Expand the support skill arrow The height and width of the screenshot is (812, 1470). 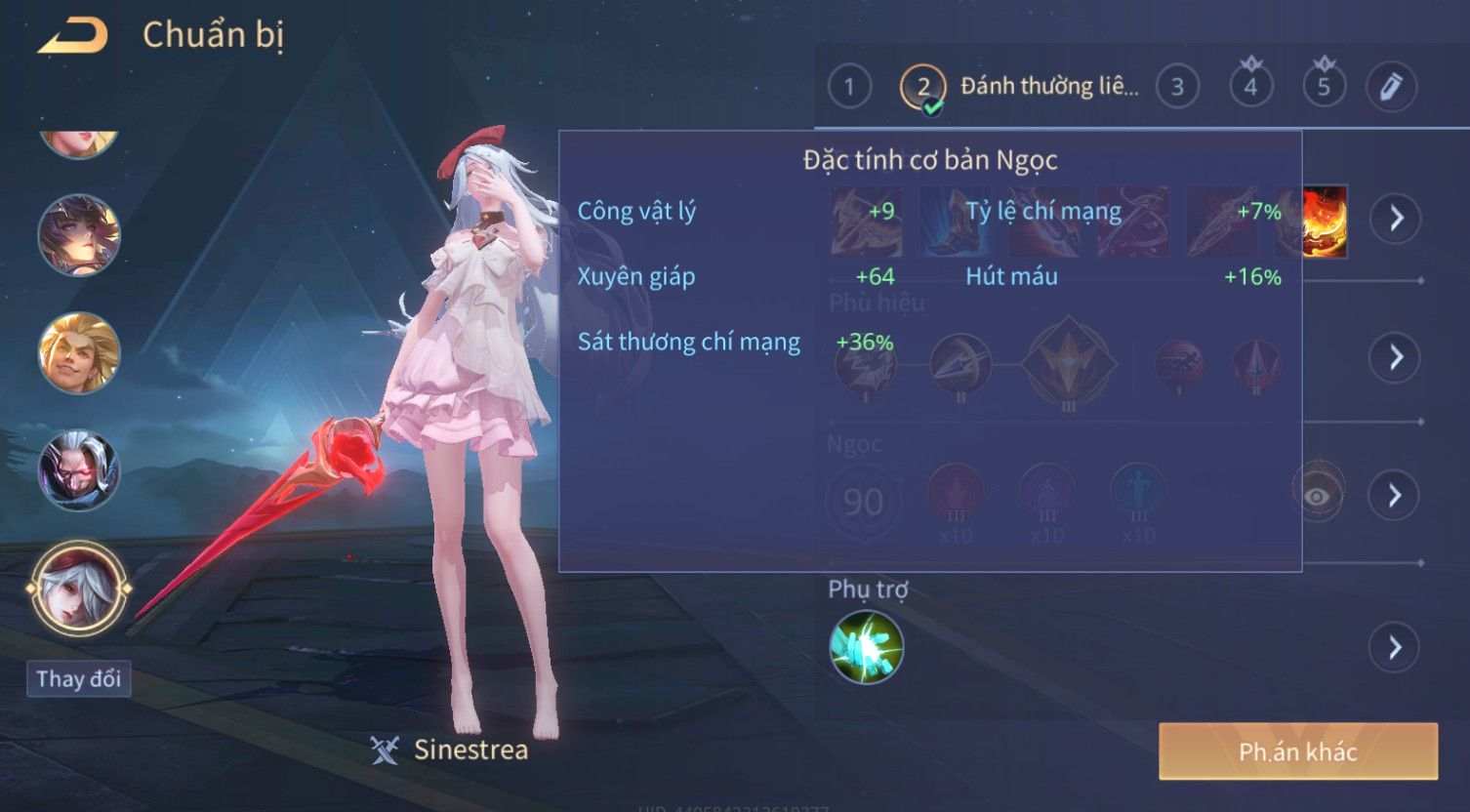coord(1395,647)
